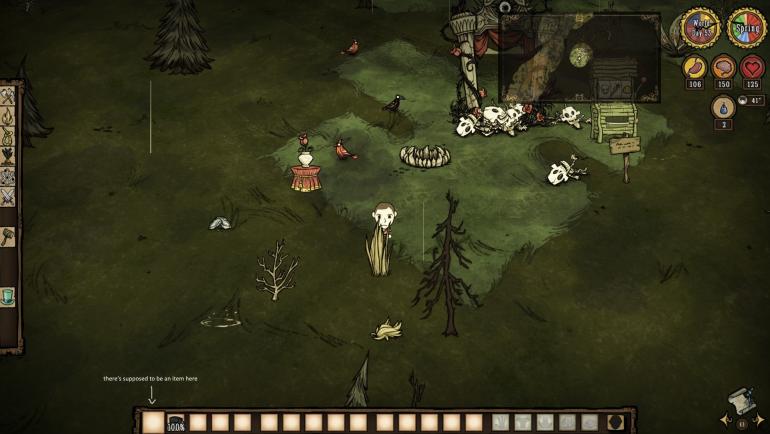The height and width of the screenshot is (434, 770).
Task: Click the minimap overlay
Action: 579,57
